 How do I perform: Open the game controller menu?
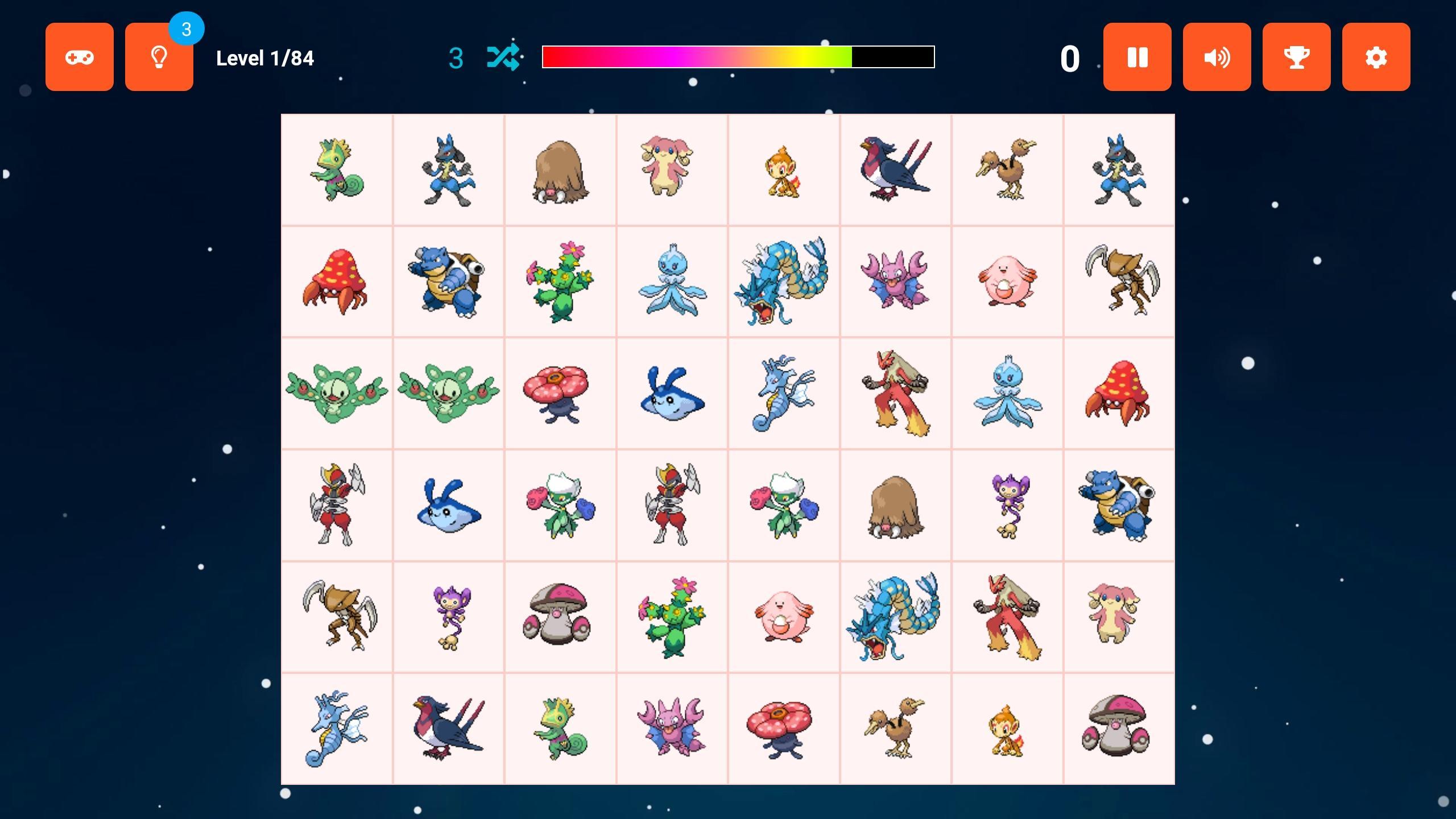pyautogui.click(x=80, y=56)
